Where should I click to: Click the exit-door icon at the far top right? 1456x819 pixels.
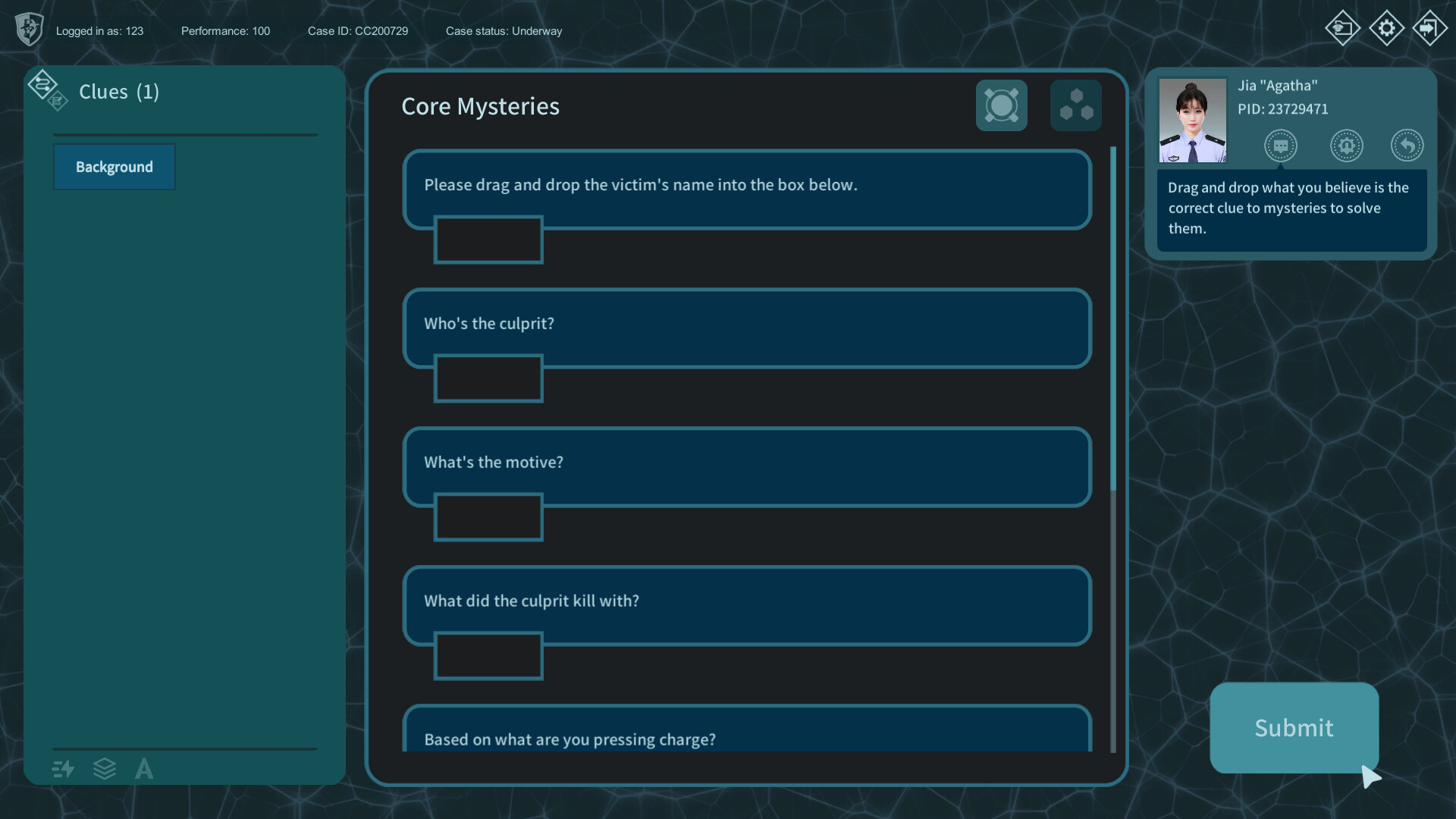(x=1430, y=28)
